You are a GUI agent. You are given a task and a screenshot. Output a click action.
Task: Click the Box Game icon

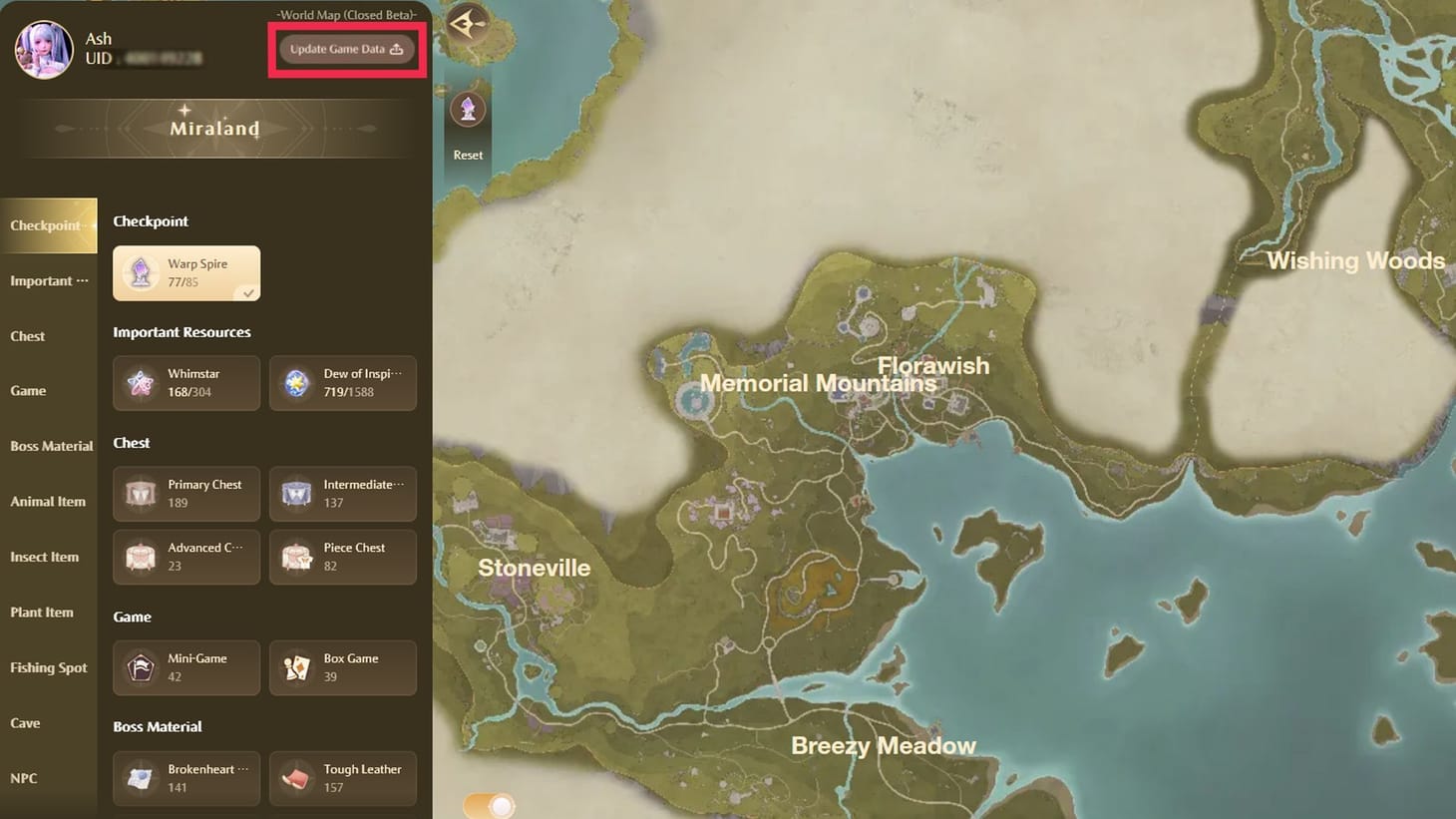[x=297, y=667]
